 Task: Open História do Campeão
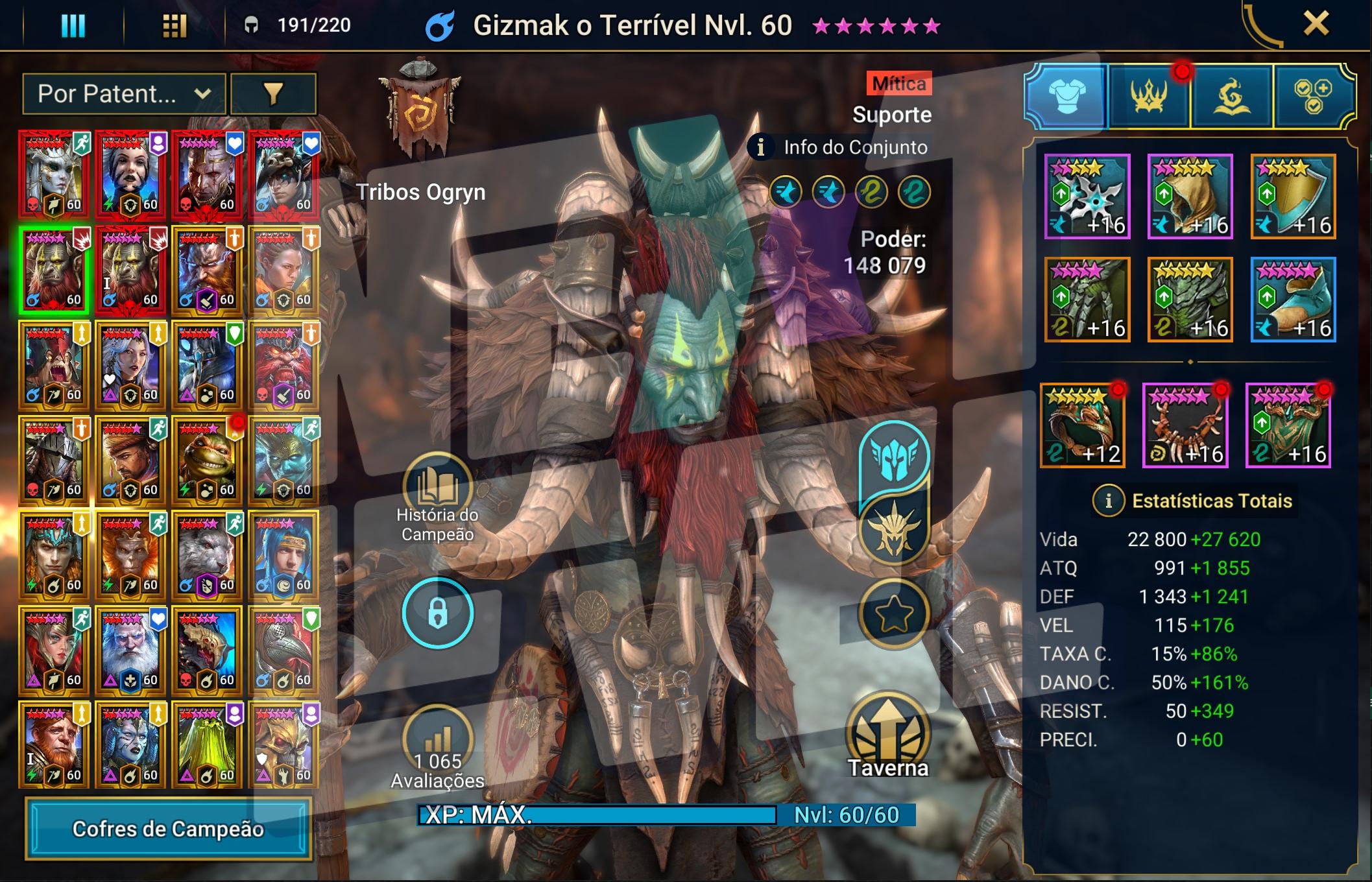coord(437,488)
